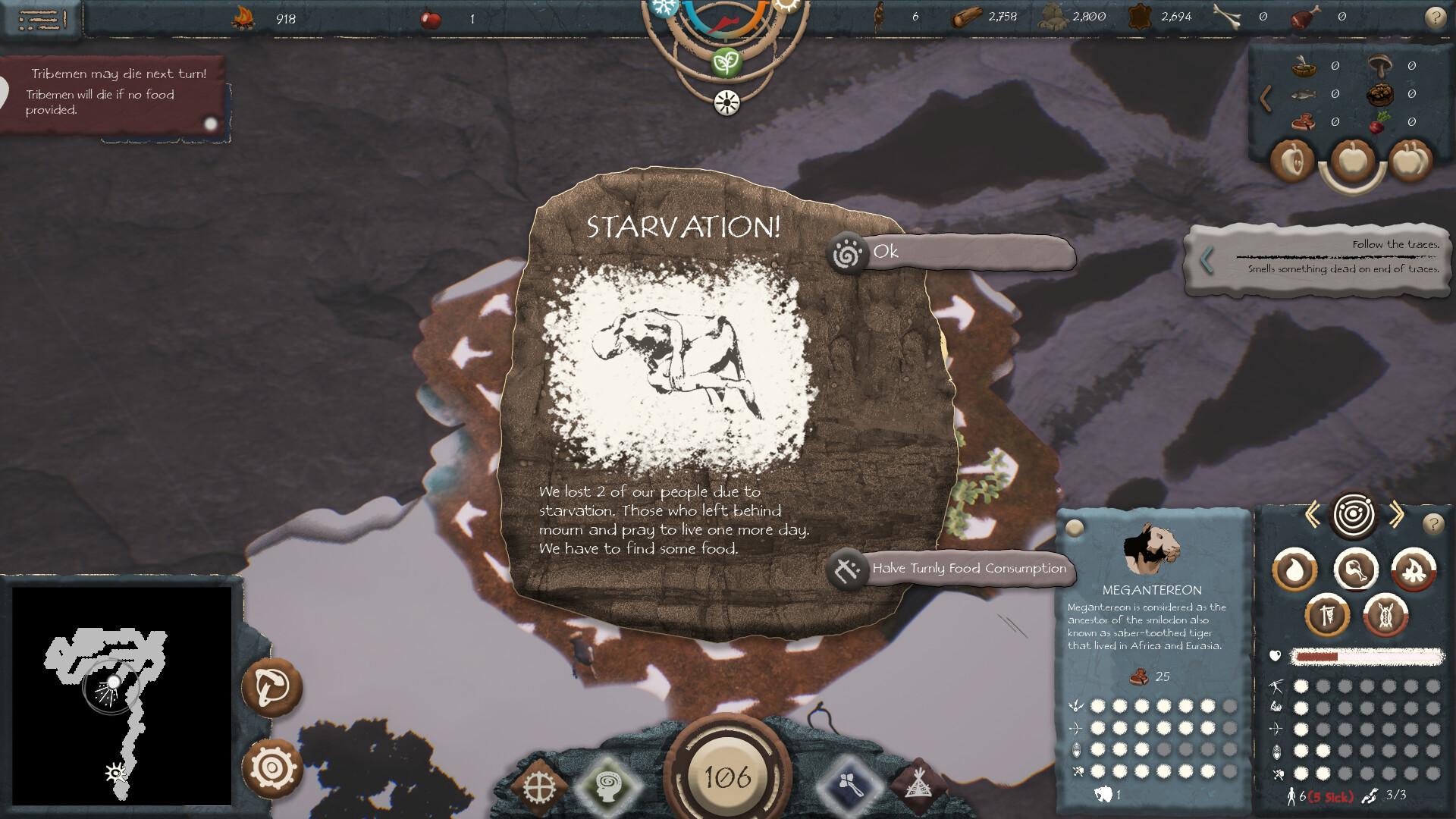Switch to the previous tribe group arrow

coord(1313,516)
